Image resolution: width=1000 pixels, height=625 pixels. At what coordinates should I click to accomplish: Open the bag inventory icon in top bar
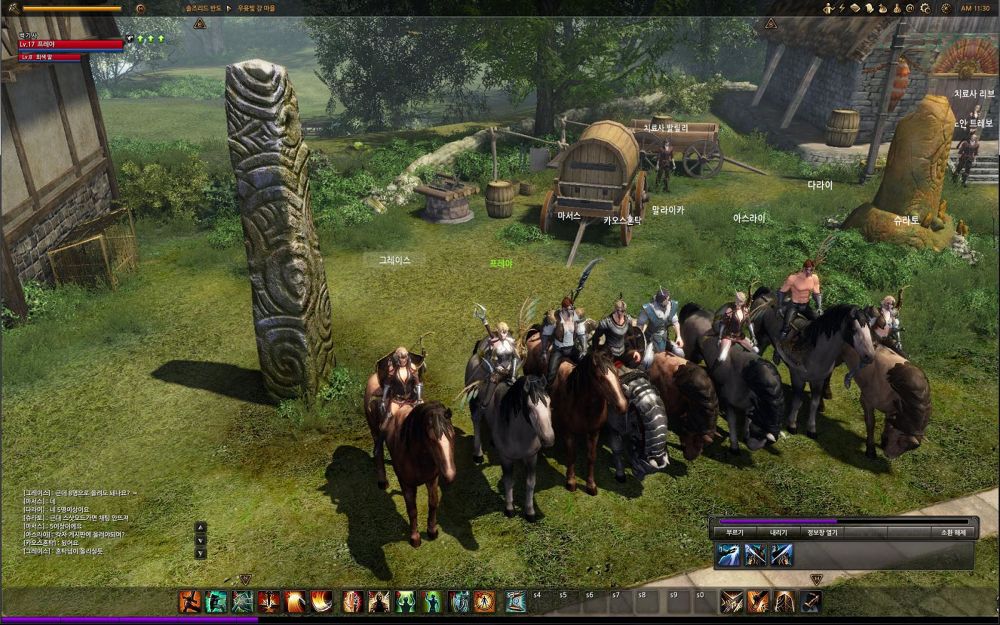[884, 8]
